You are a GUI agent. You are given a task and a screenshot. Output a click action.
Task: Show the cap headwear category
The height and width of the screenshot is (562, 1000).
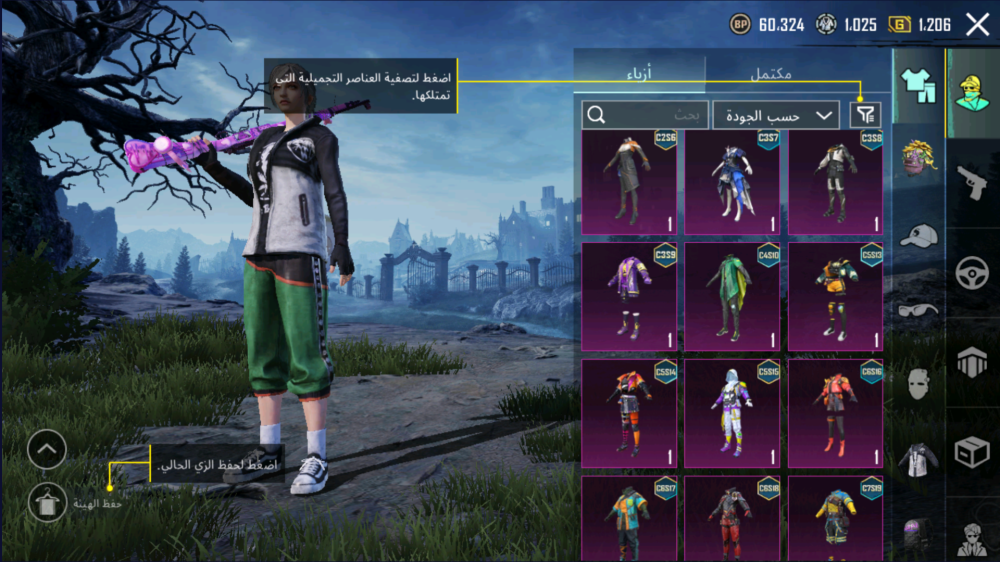click(917, 236)
